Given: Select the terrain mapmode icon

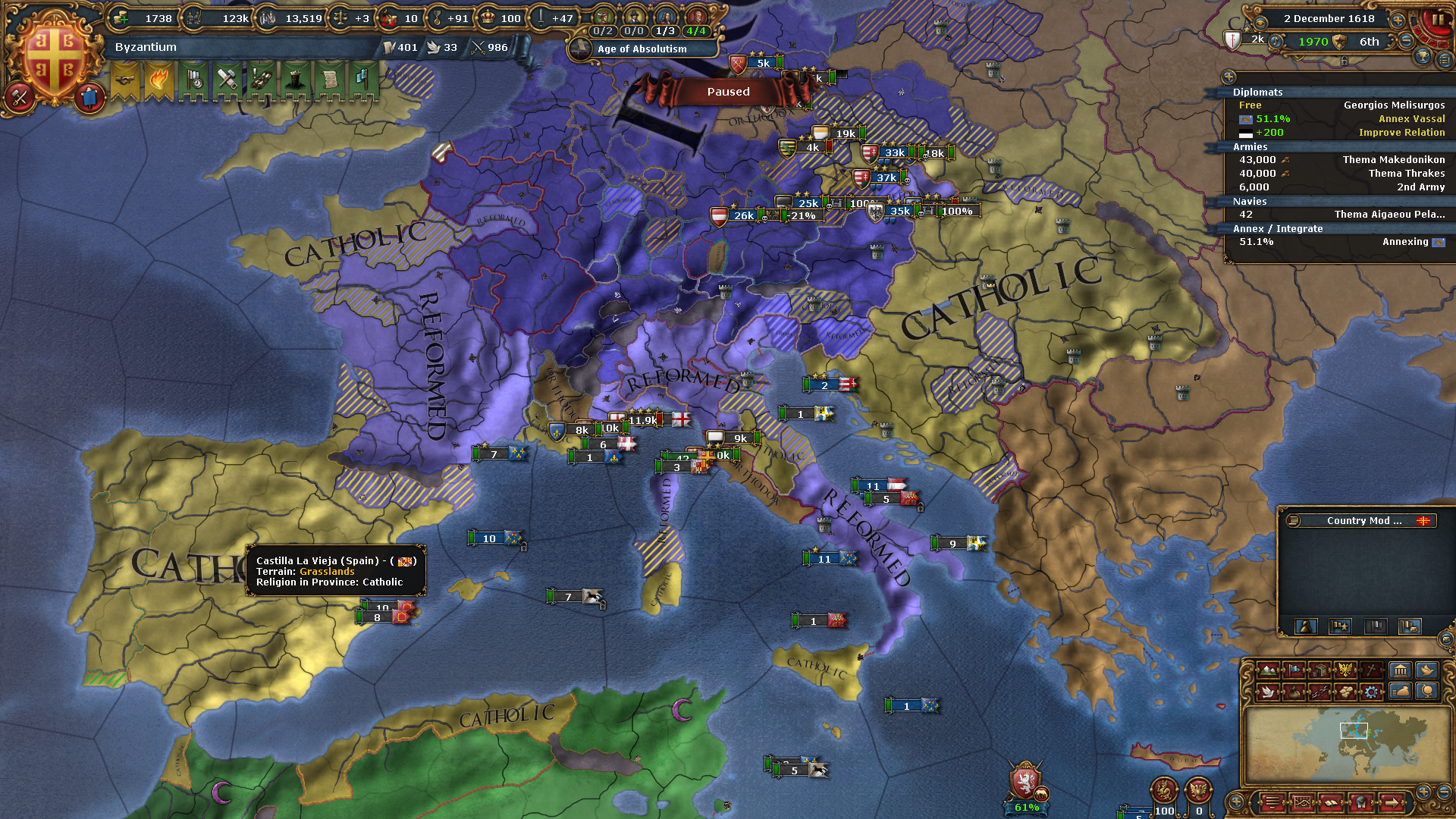Looking at the screenshot, I should click(1267, 671).
